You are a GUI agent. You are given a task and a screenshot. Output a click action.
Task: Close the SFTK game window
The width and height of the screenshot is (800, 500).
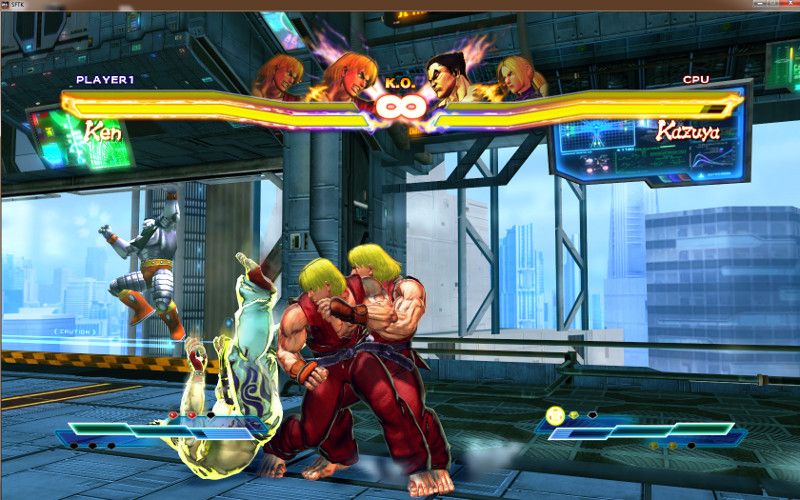789,5
